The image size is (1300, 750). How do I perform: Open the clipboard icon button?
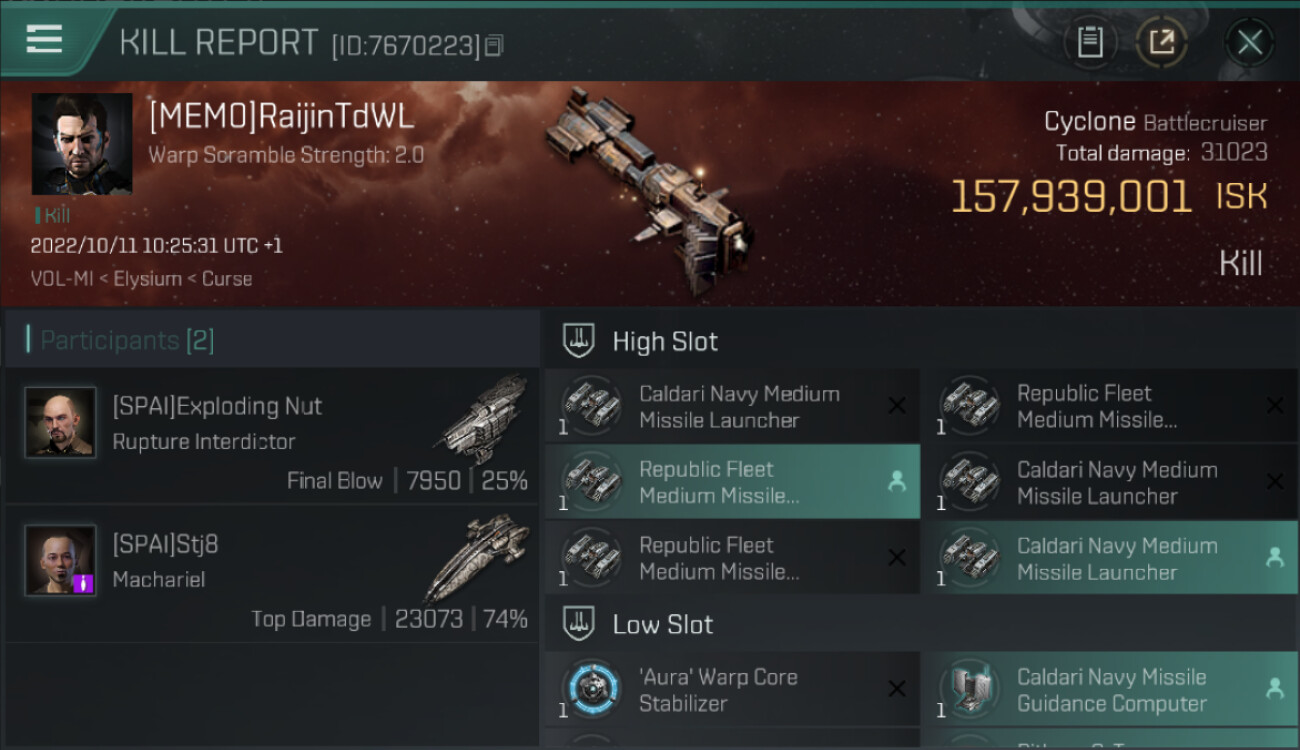1089,43
